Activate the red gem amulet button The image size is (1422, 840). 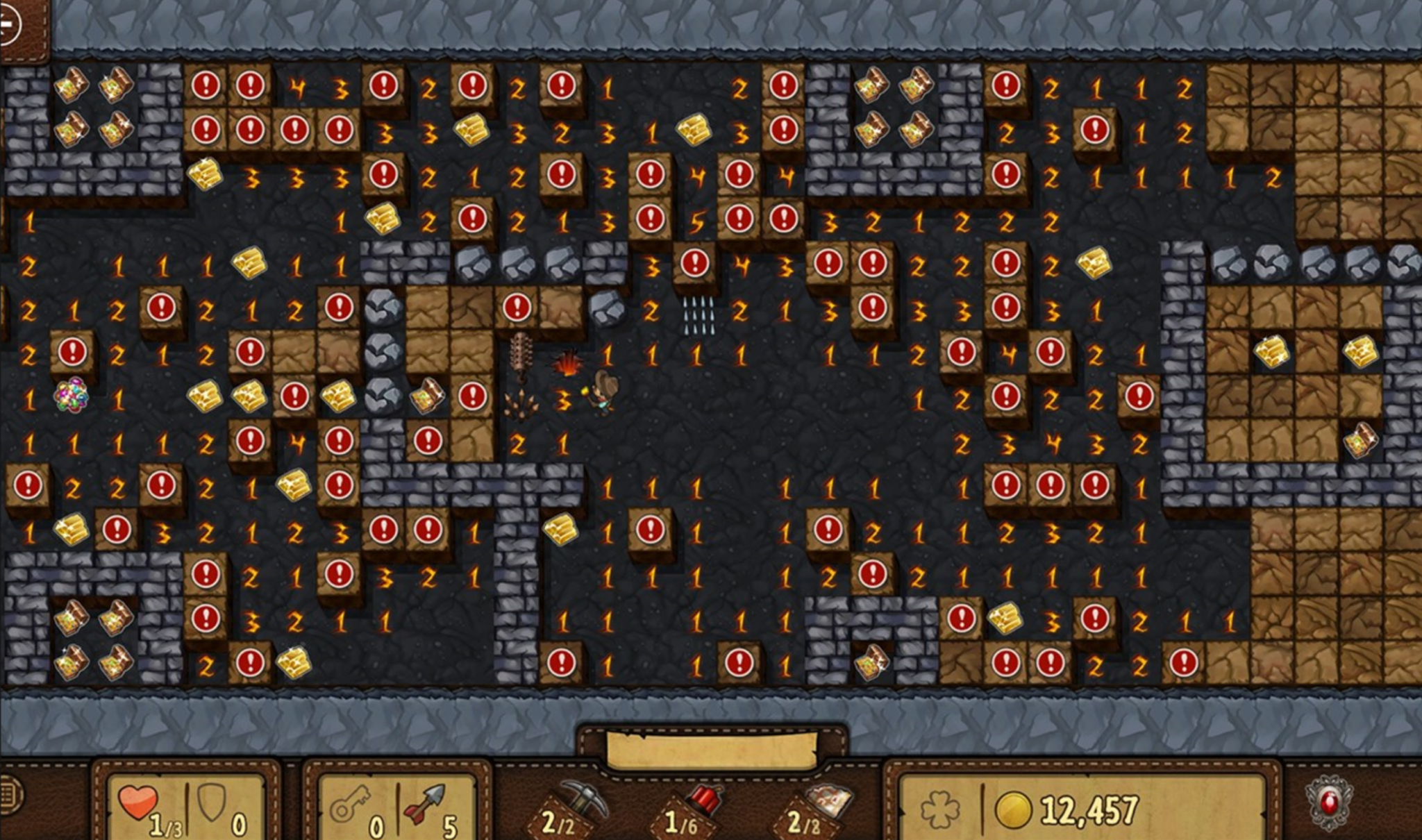click(1328, 803)
